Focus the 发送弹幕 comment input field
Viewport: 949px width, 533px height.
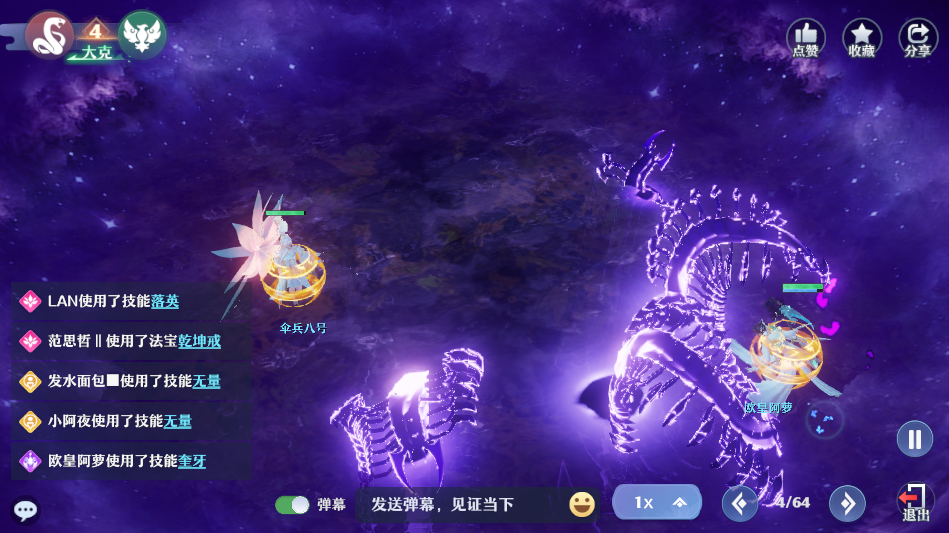click(460, 504)
